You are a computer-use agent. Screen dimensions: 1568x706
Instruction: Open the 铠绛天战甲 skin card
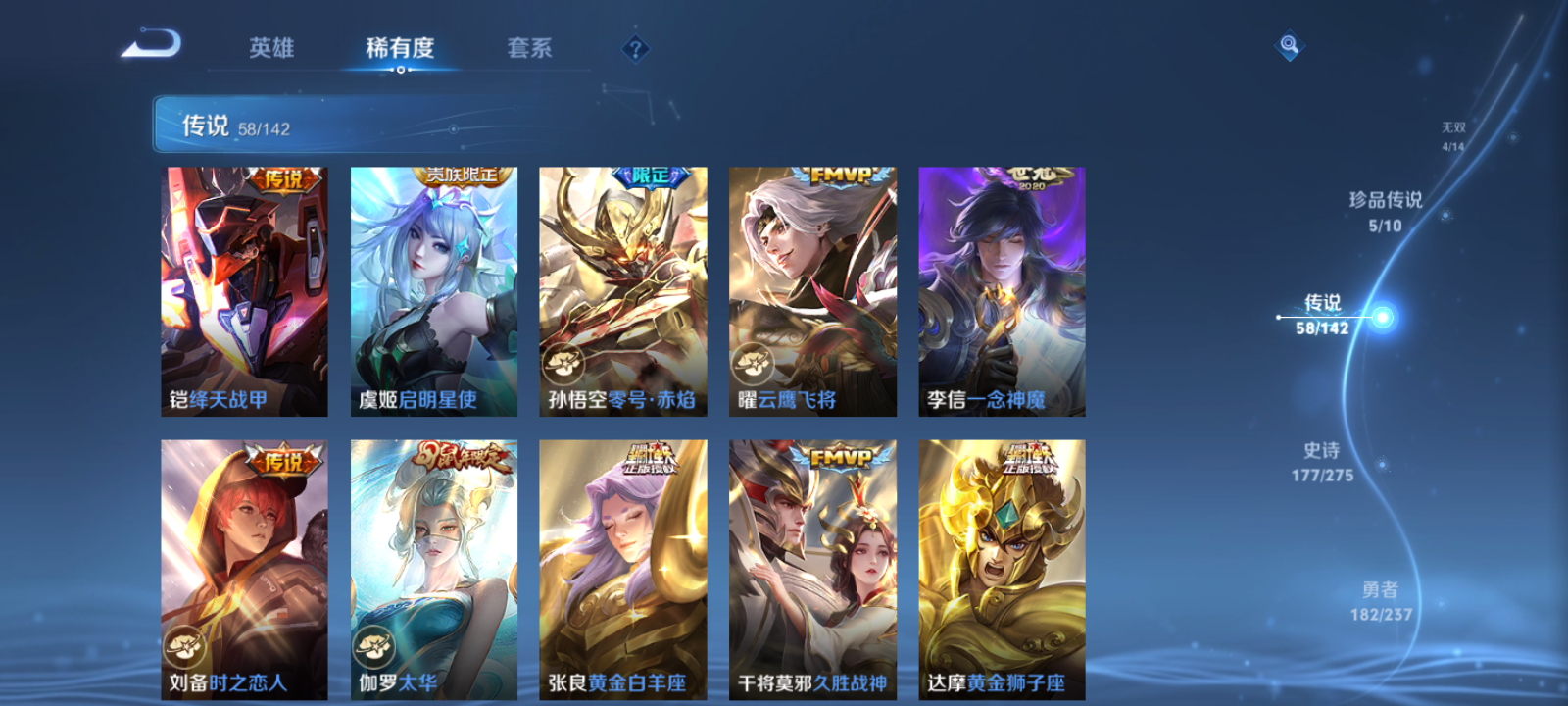(x=243, y=289)
